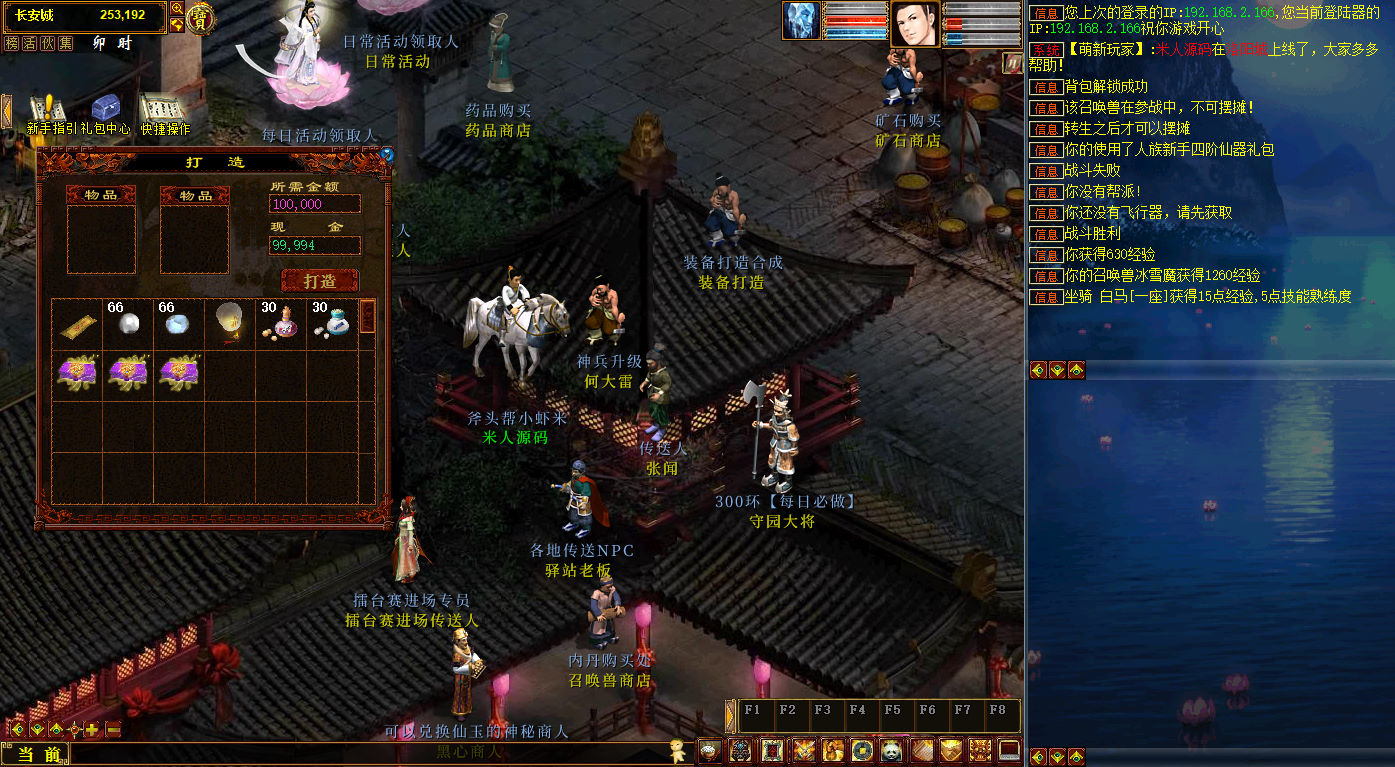Open the round 宝 treasure shop icon
The width and height of the screenshot is (1395, 767).
[x=201, y=18]
